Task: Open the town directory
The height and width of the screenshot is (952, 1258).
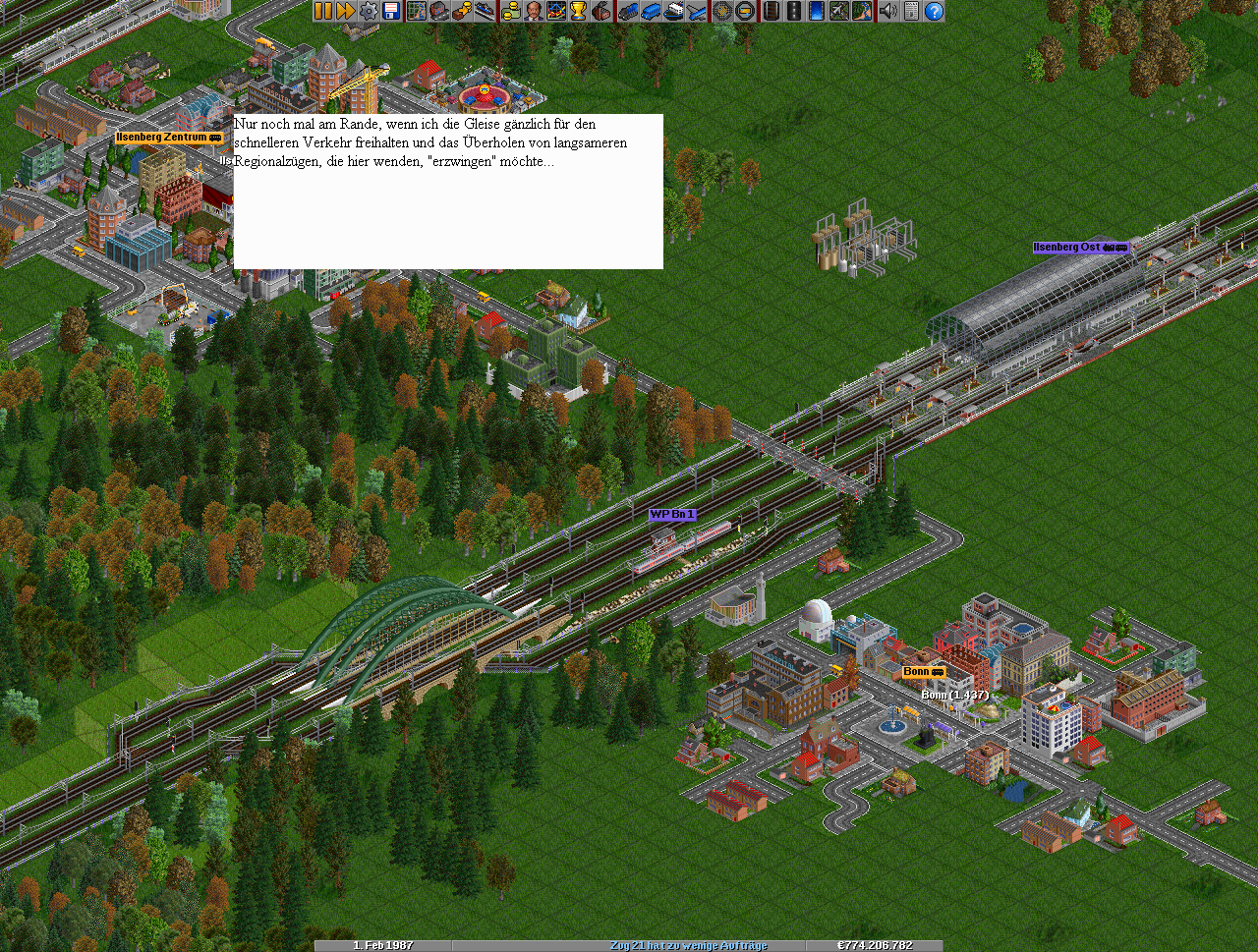Action: coord(439,11)
